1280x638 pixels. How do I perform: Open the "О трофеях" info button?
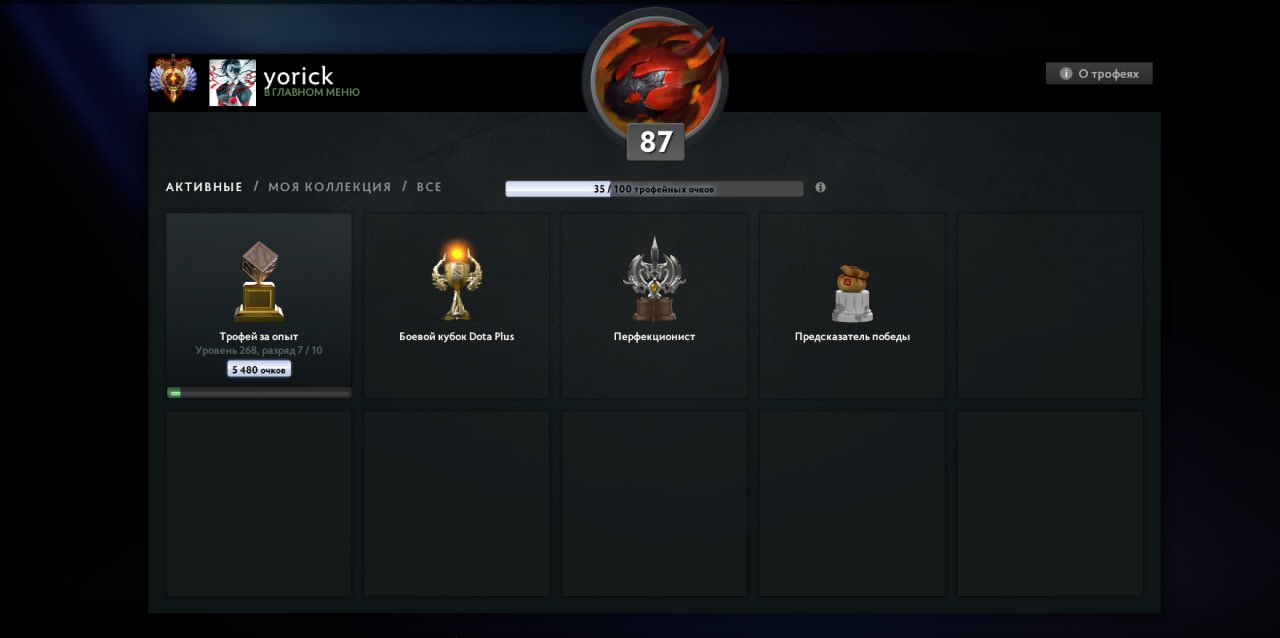1099,74
